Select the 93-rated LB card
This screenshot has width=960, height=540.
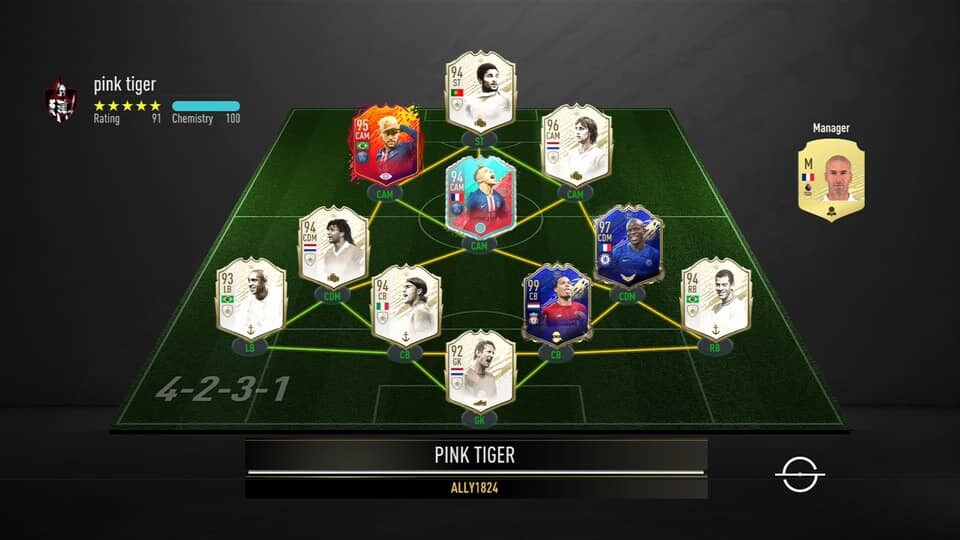[251, 298]
